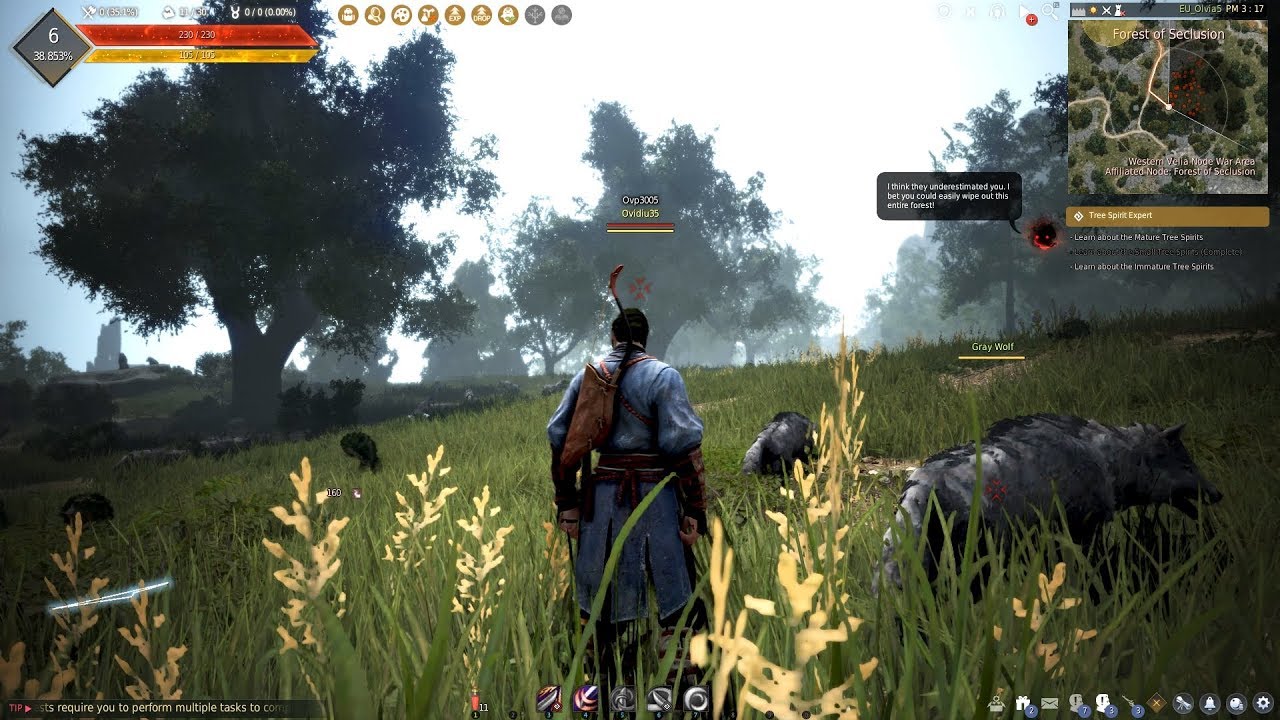Collapse the Tree Spirit Expert quest widget
The width and height of the screenshot is (1280, 720).
tap(1078, 215)
